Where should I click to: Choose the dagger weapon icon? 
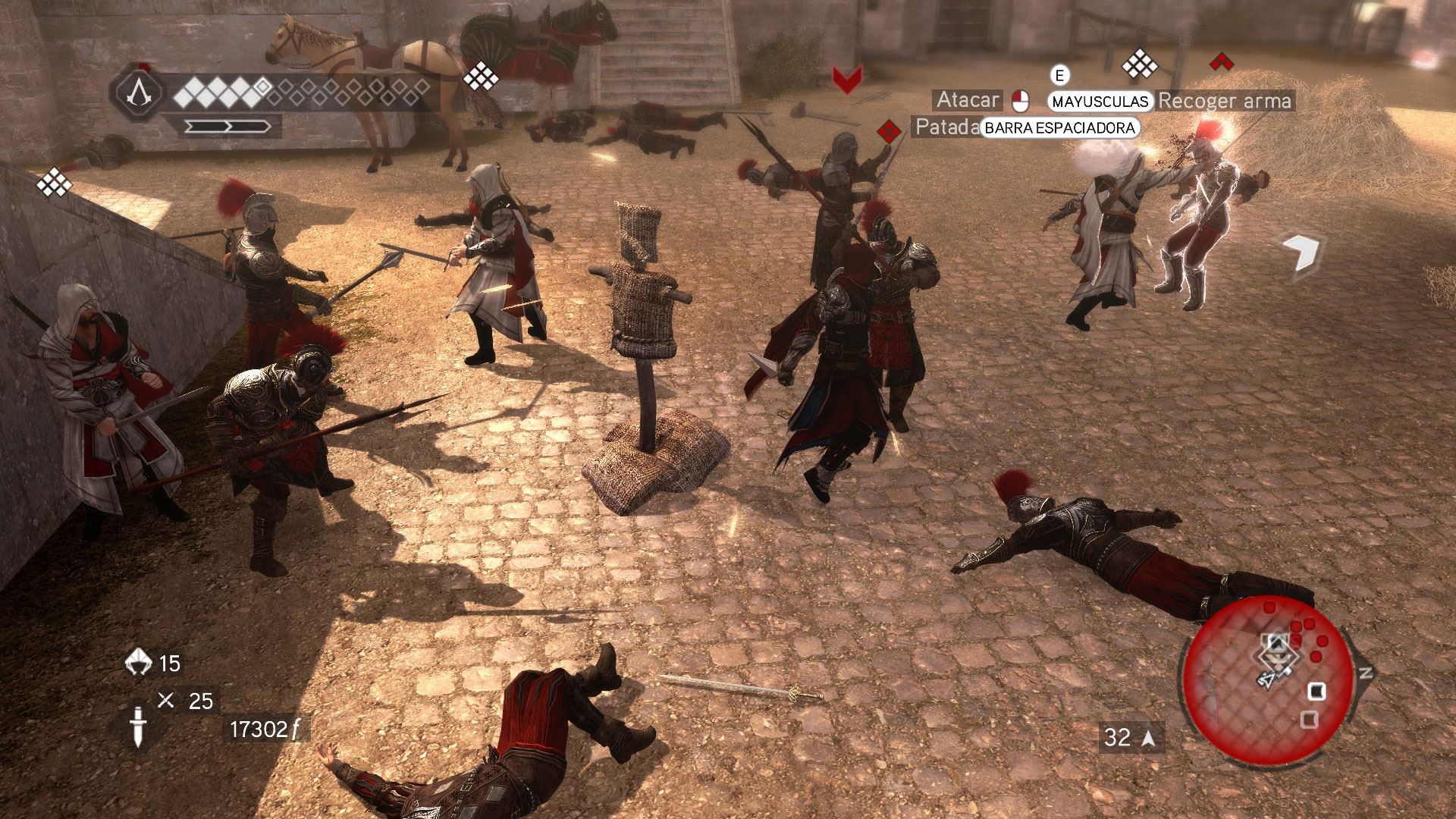[x=138, y=725]
